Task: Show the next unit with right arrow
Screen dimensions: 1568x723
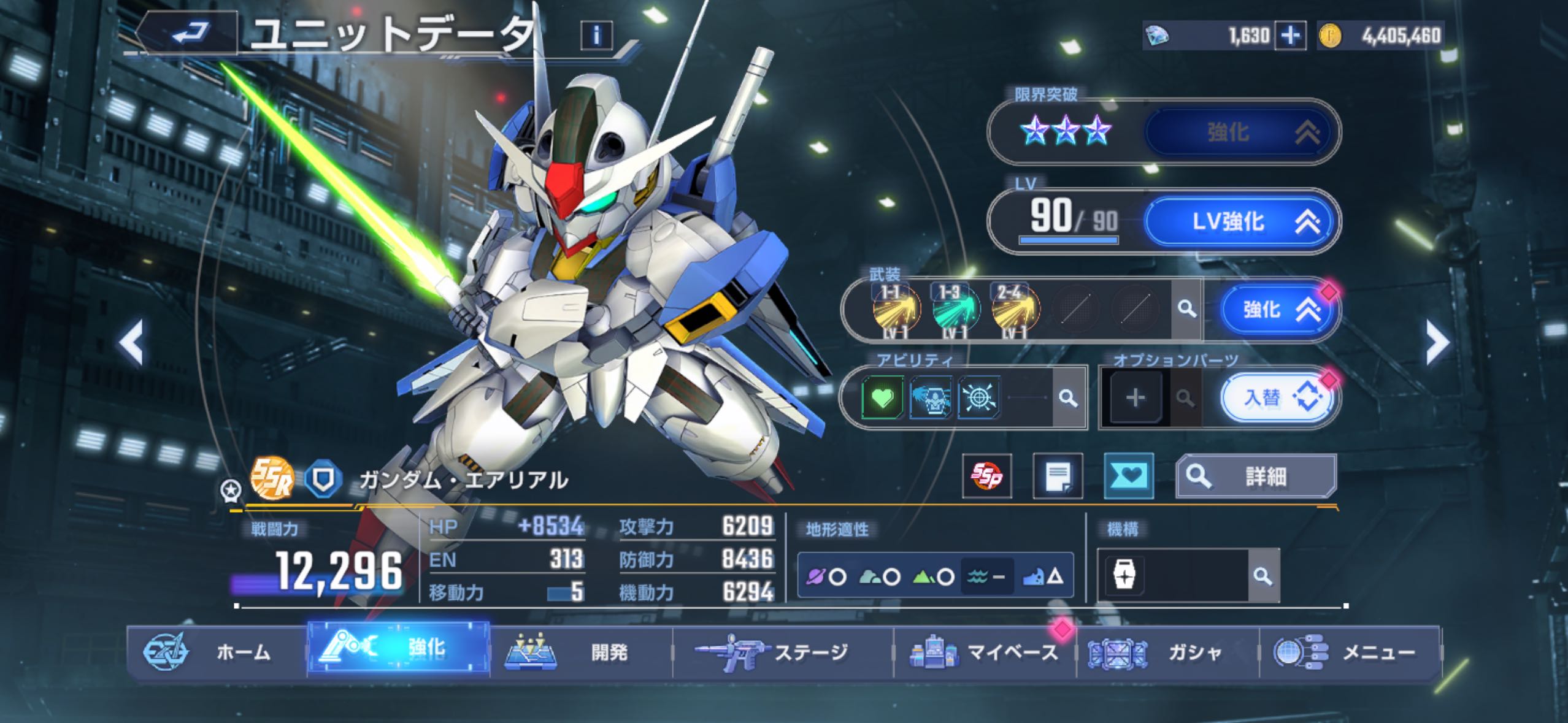Action: tap(1437, 343)
